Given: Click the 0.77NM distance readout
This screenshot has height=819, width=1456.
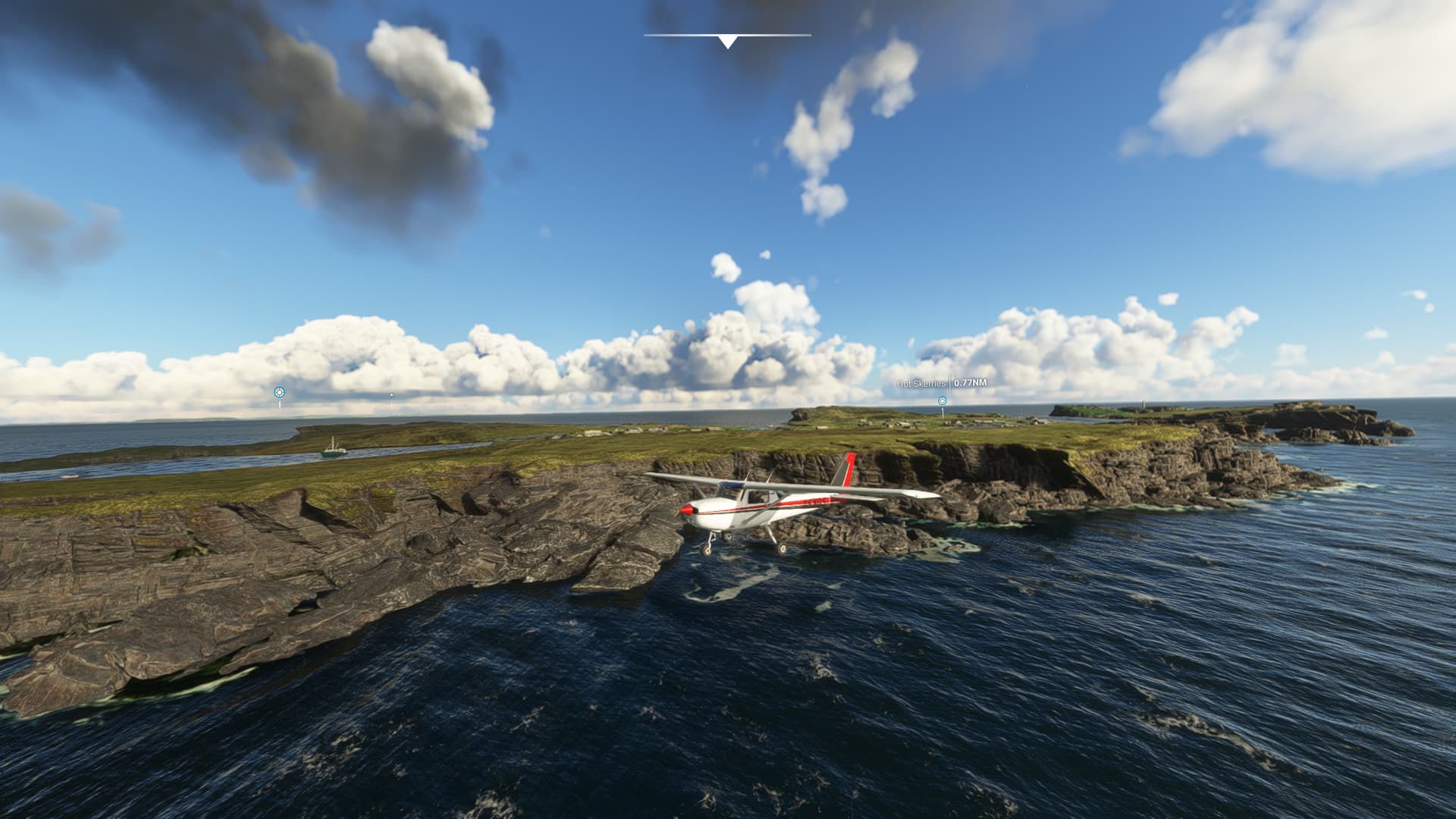Looking at the screenshot, I should (x=970, y=383).
